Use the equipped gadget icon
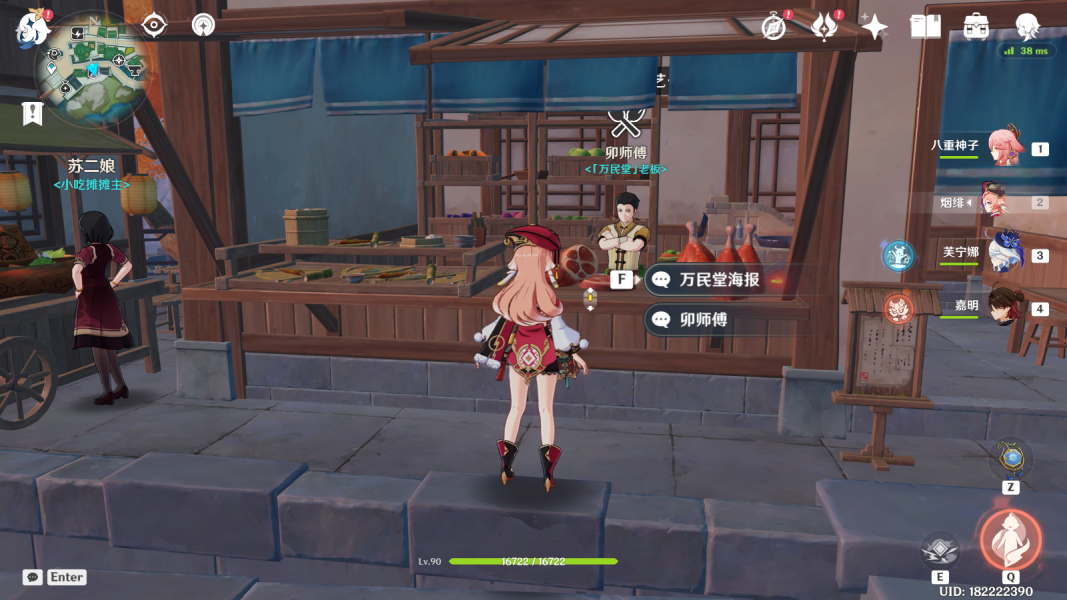Viewport: 1067px width, 600px height. [1011, 459]
